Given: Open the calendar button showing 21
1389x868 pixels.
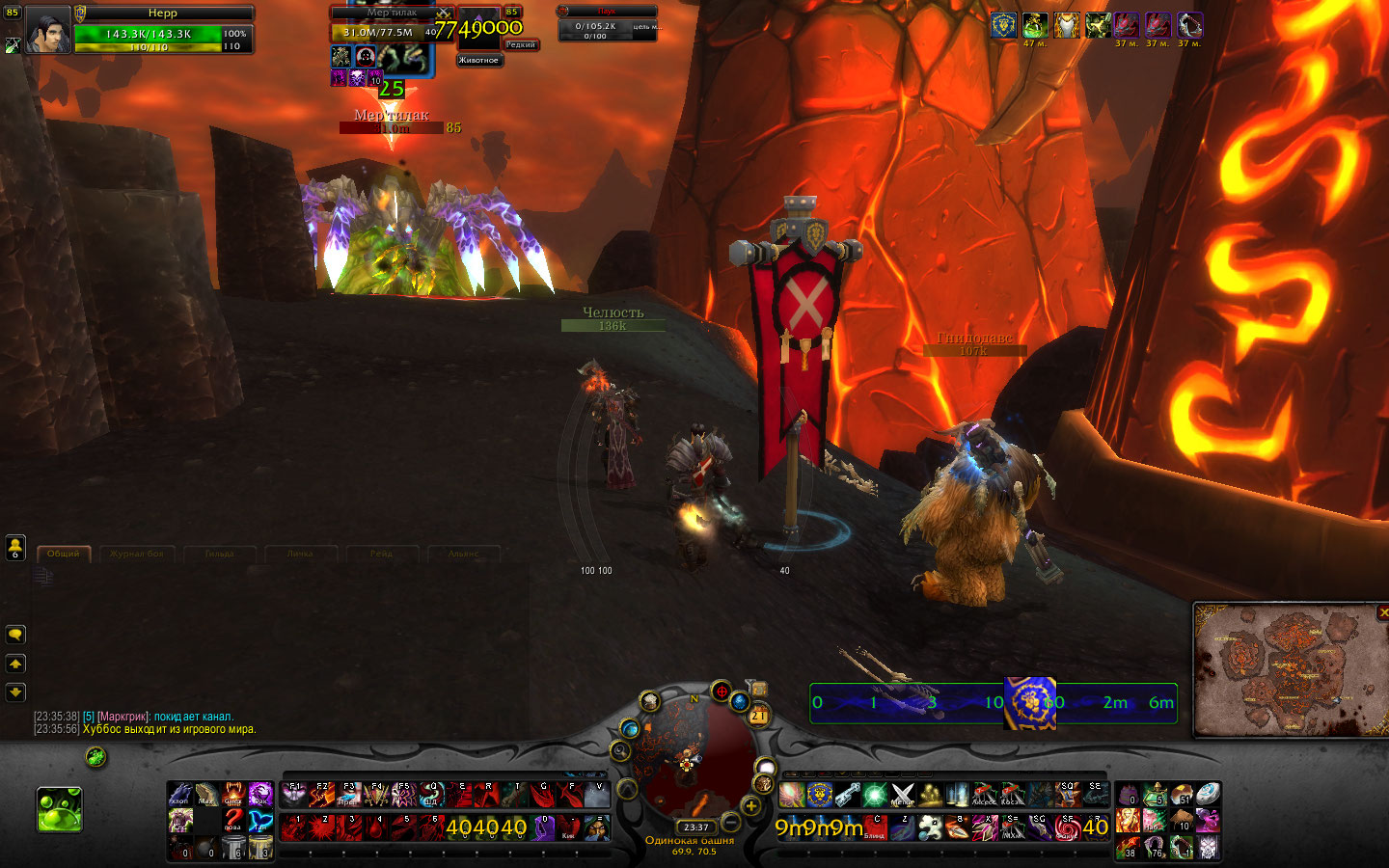Looking at the screenshot, I should pyautogui.click(x=758, y=715).
